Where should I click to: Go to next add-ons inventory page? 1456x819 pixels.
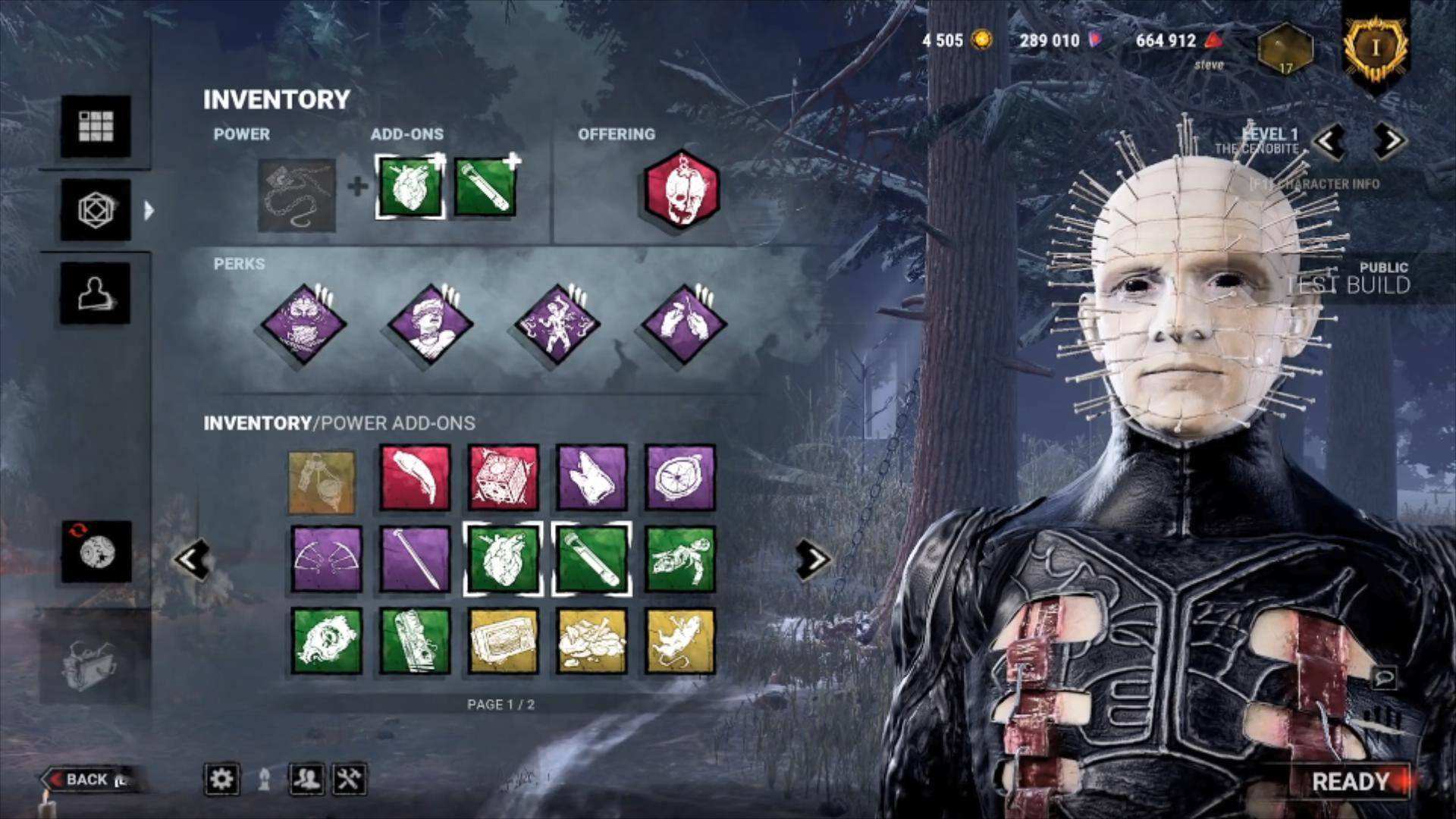(812, 560)
